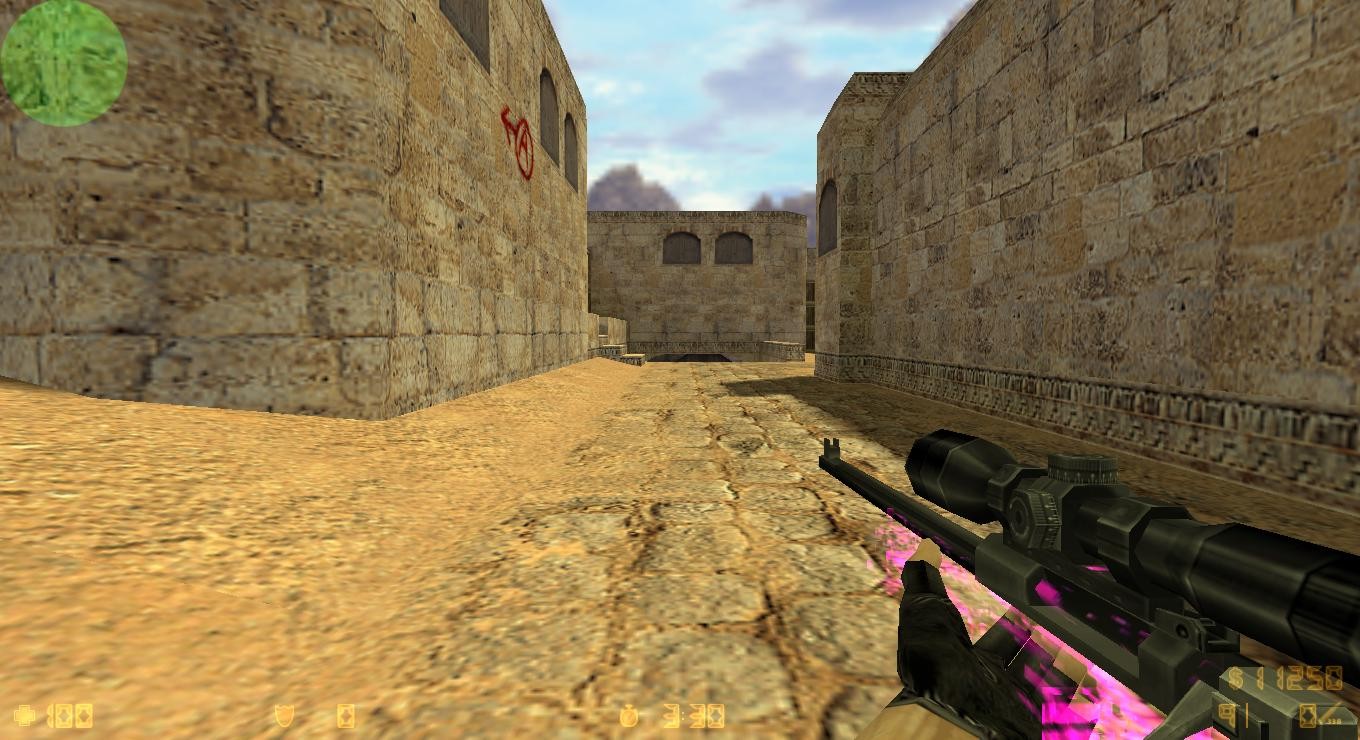Click the timer reading 3:30
1360x740 pixels.
693,718
